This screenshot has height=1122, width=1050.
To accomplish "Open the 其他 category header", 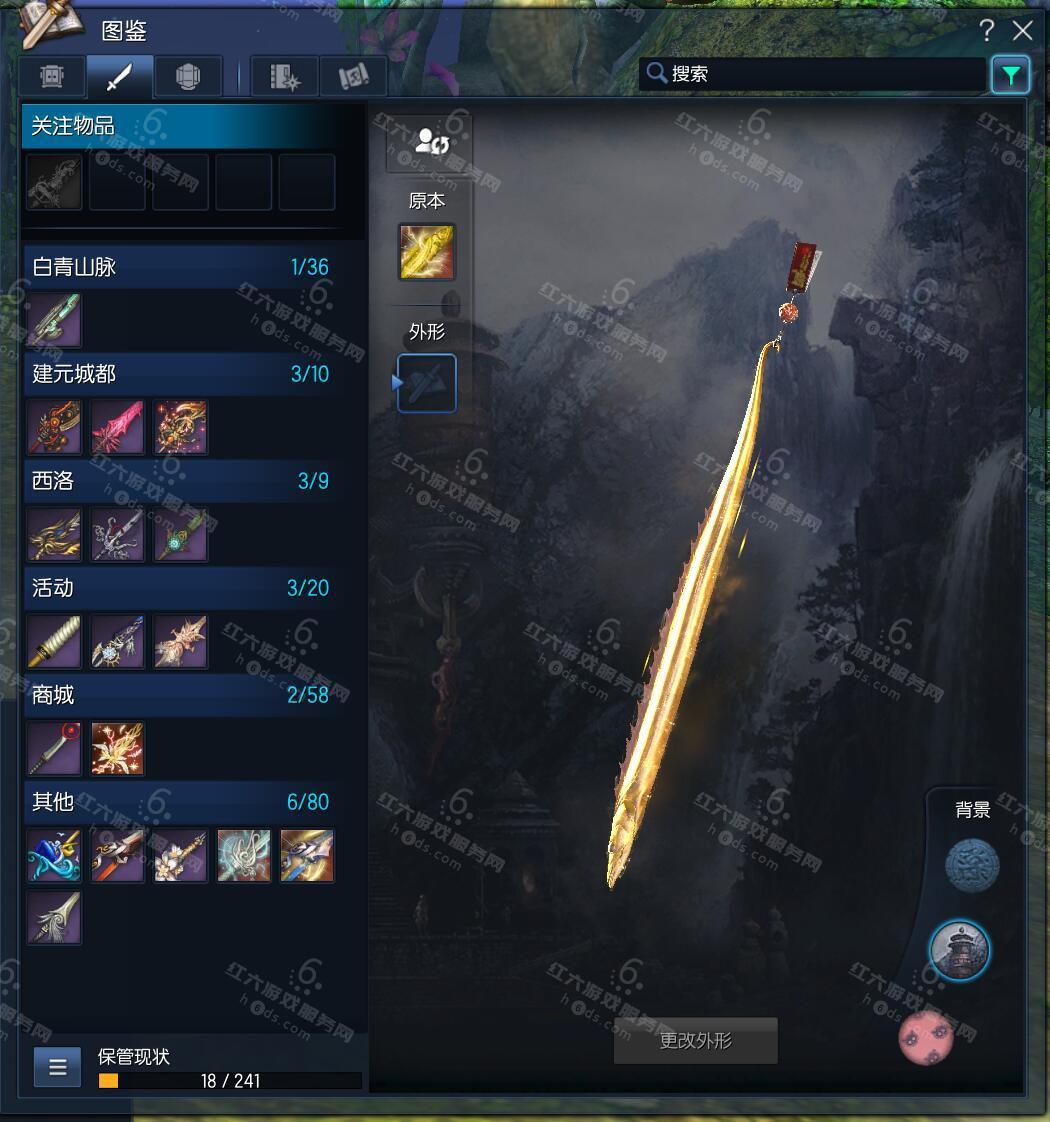I will [x=180, y=802].
